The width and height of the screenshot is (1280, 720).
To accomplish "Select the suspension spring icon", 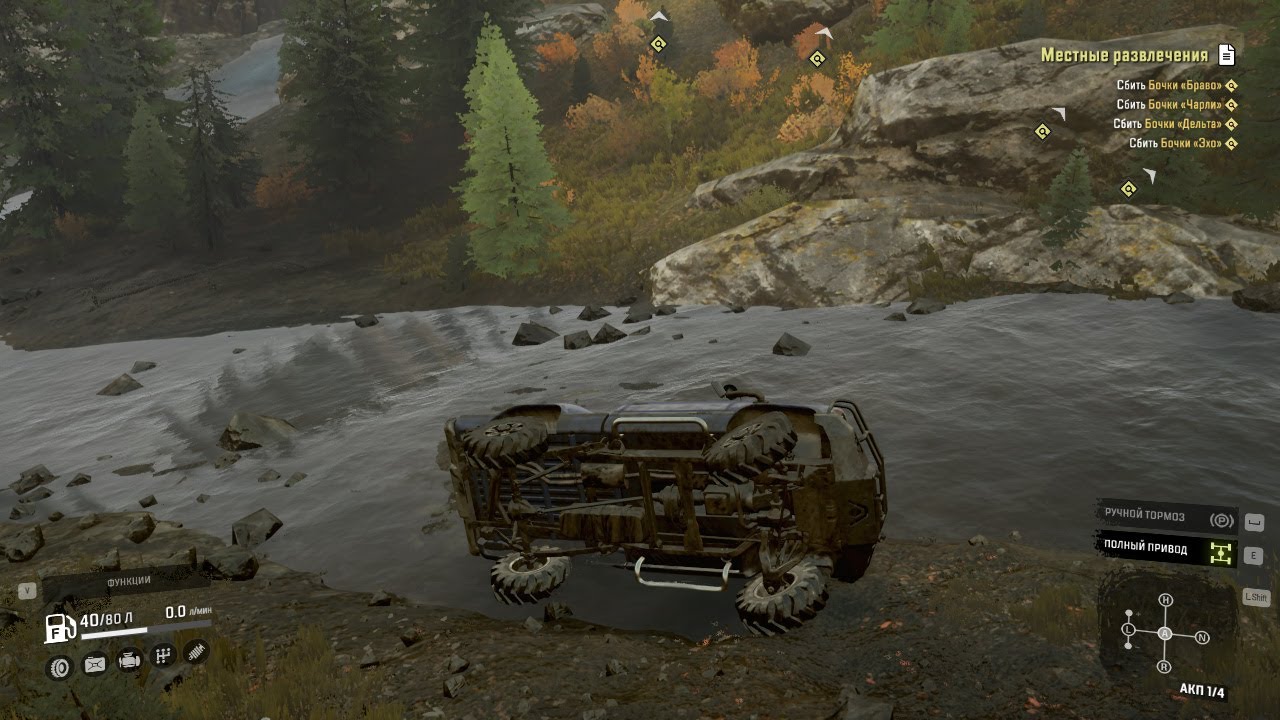I will coord(197,652).
